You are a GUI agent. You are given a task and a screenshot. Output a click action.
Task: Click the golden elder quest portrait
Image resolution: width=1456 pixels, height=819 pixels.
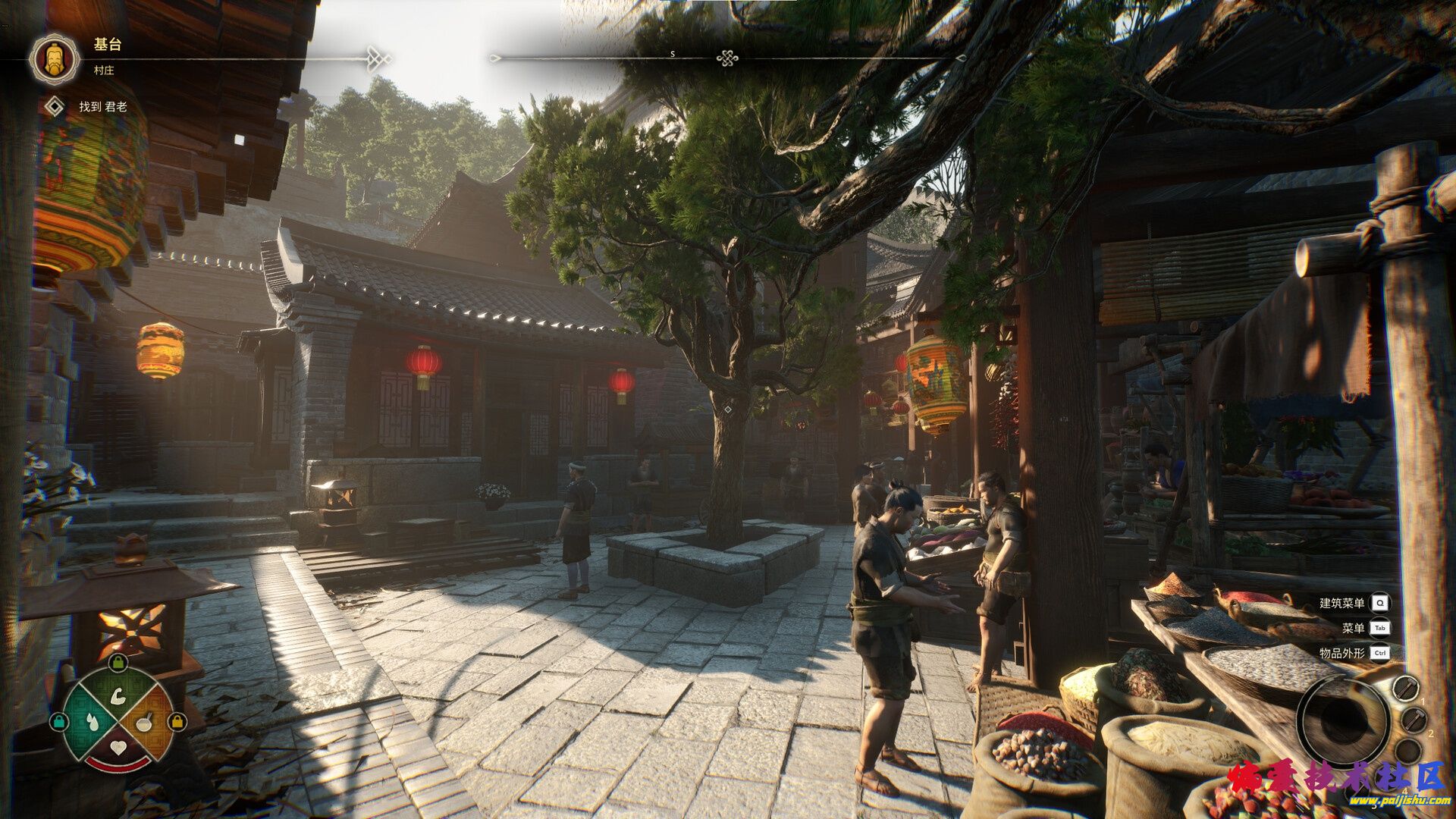click(55, 58)
